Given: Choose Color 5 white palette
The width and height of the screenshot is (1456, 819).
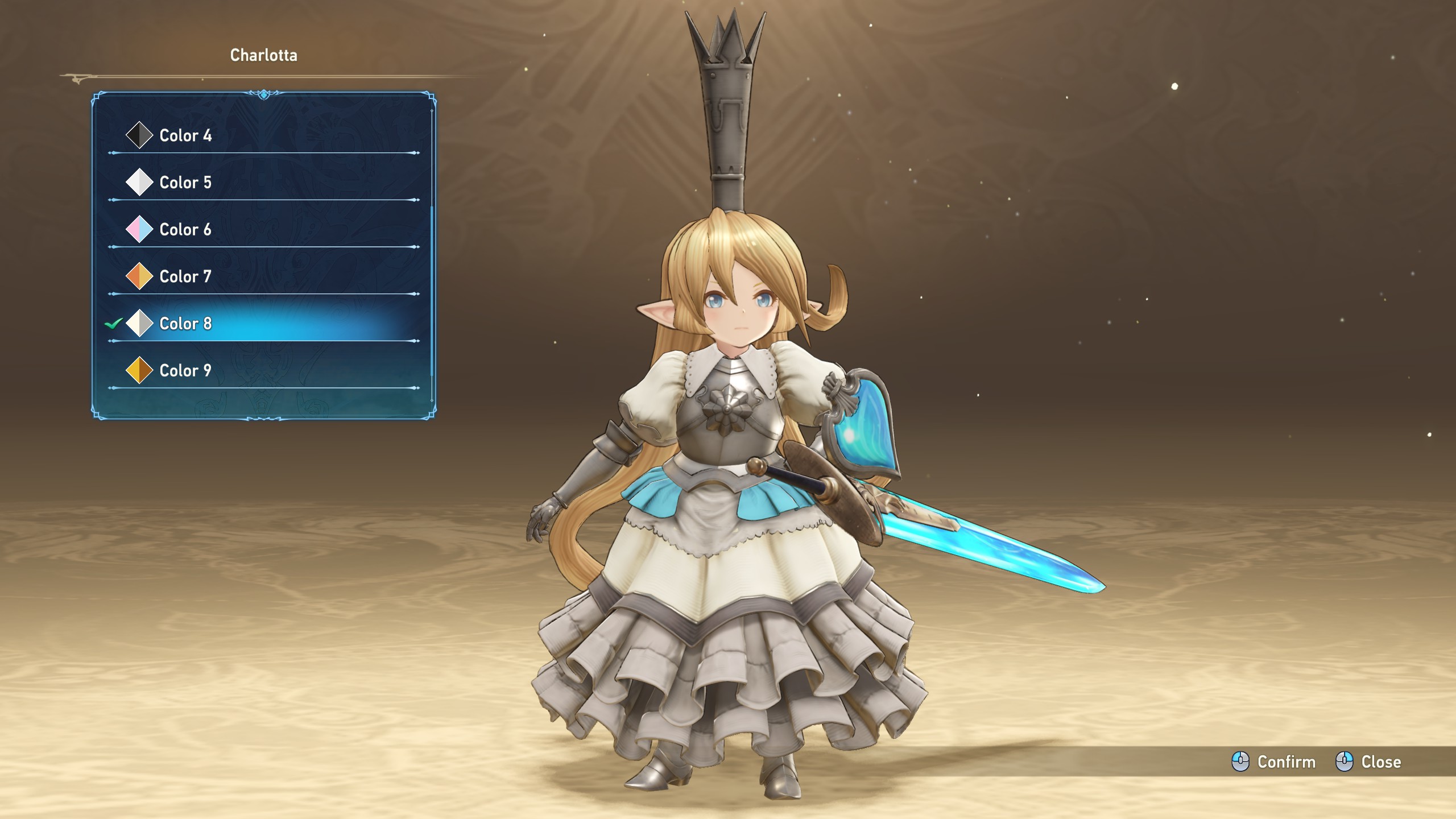Looking at the screenshot, I should point(185,183).
